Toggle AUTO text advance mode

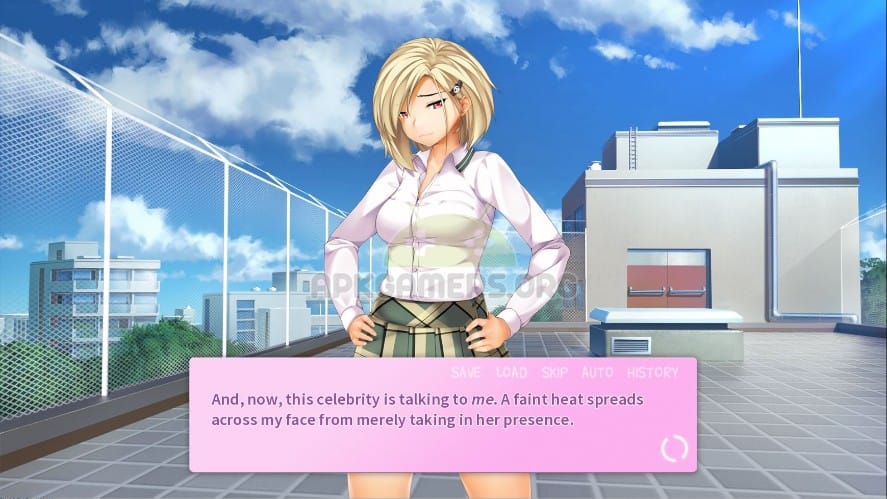597,373
